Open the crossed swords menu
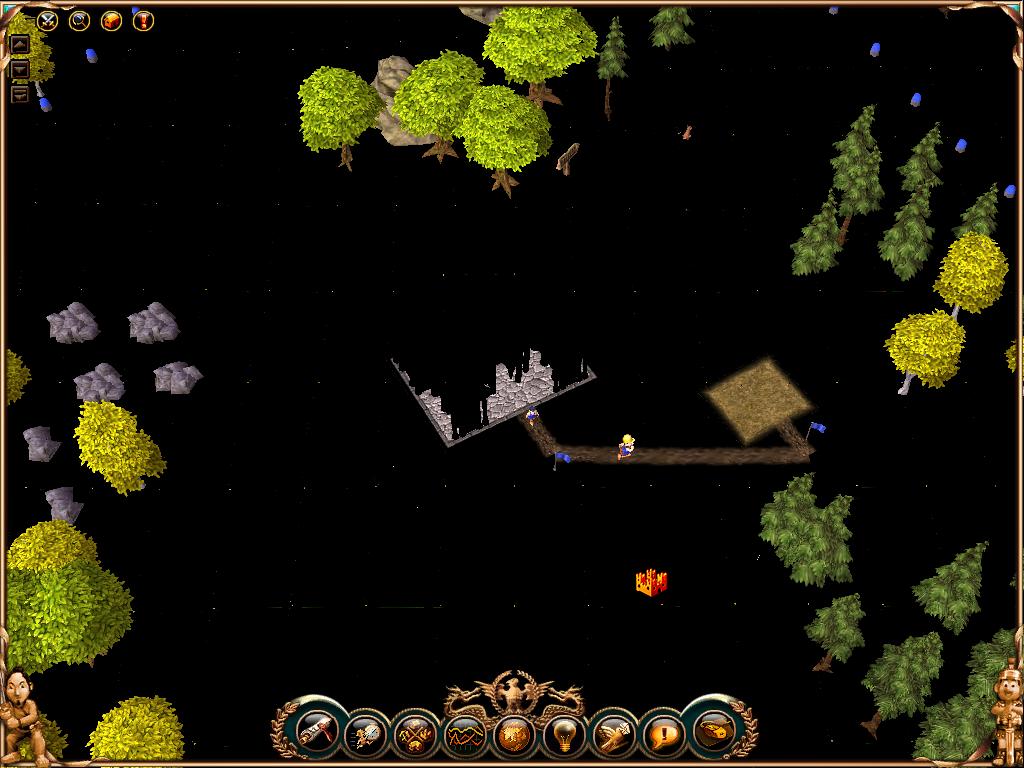Image resolution: width=1024 pixels, height=768 pixels. (x=47, y=20)
